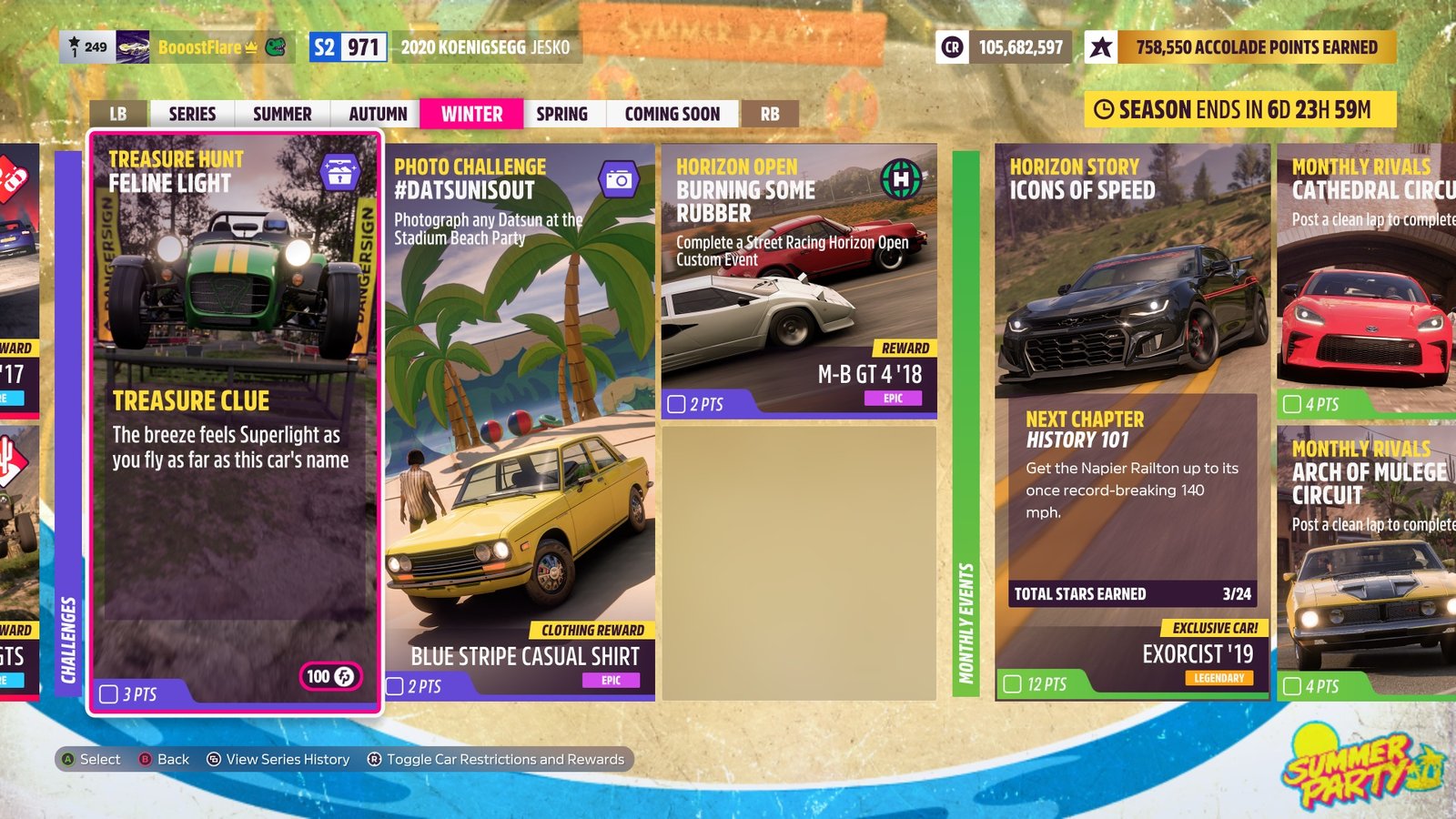This screenshot has height=819, width=1456.
Task: Click the treasure chest icon on Feline Light card
Action: 340,170
